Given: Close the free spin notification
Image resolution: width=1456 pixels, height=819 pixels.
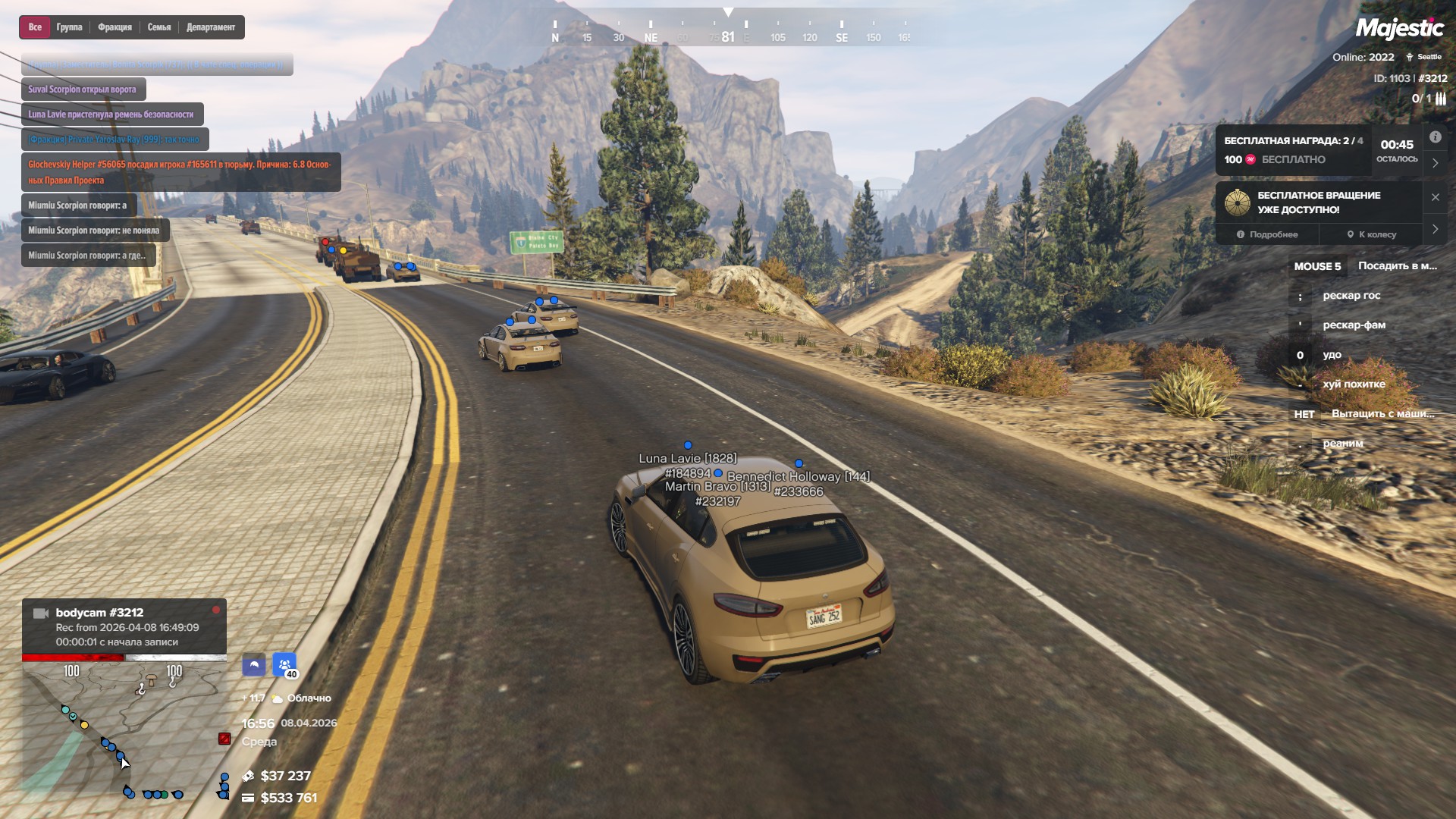Looking at the screenshot, I should pos(1435,197).
